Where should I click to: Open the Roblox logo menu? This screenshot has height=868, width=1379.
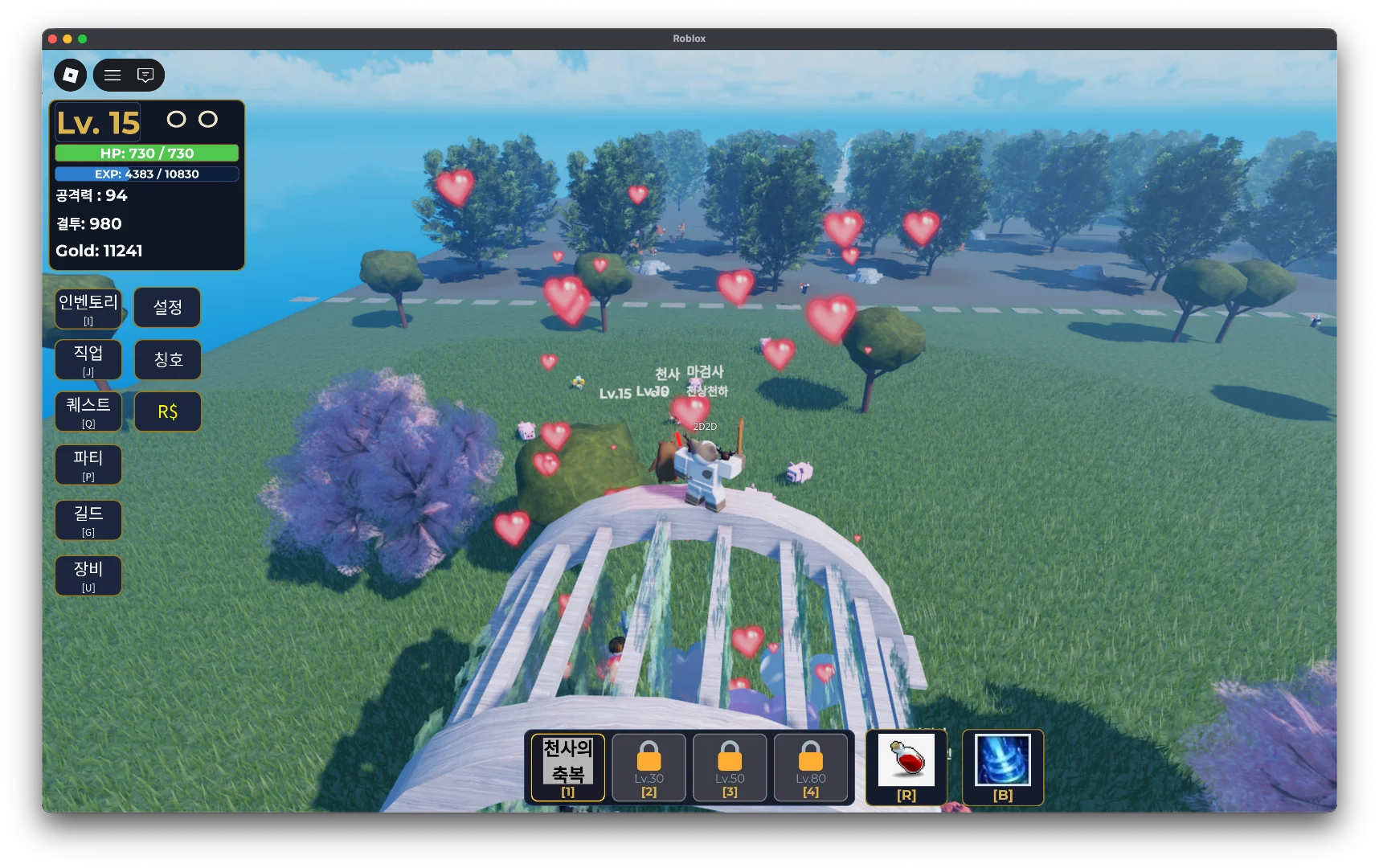click(x=71, y=75)
